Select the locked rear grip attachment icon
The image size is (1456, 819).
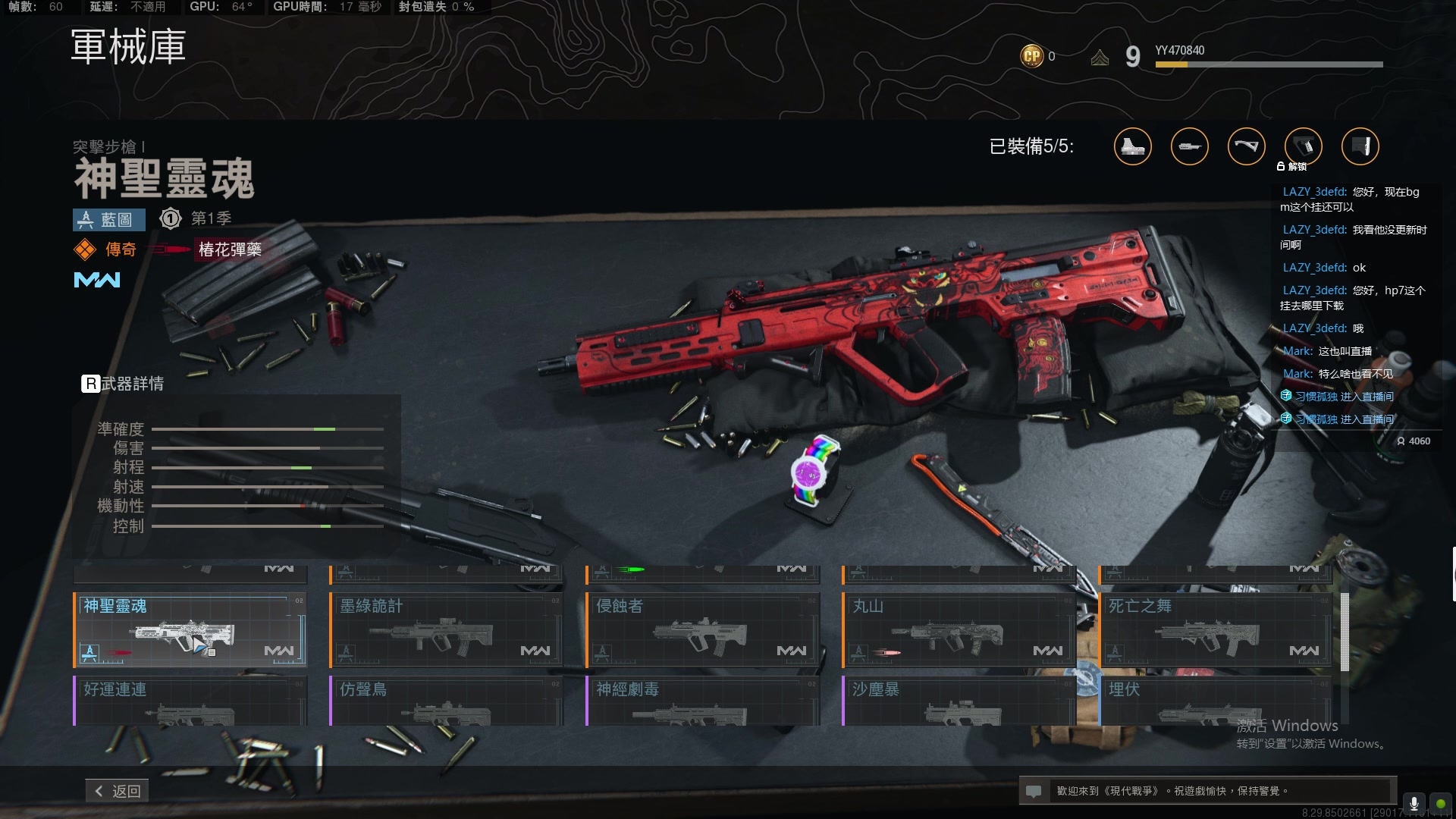click(1303, 146)
